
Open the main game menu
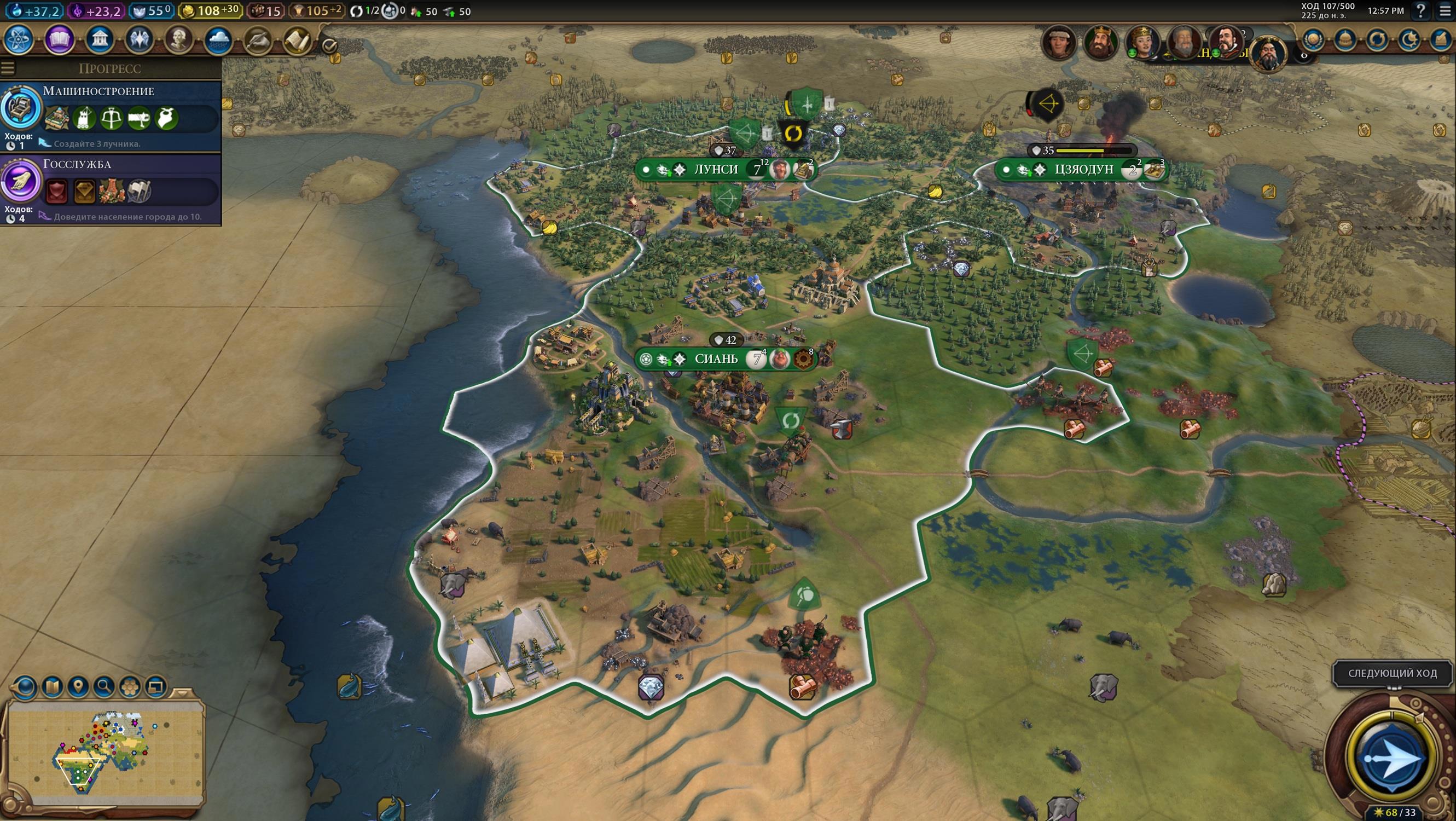tap(1445, 11)
